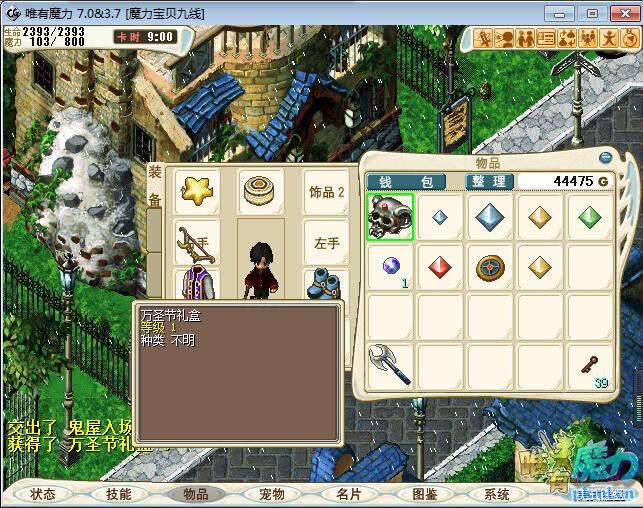This screenshot has width=643, height=508.
Task: Open the 图鉴 album menu
Action: (x=425, y=494)
